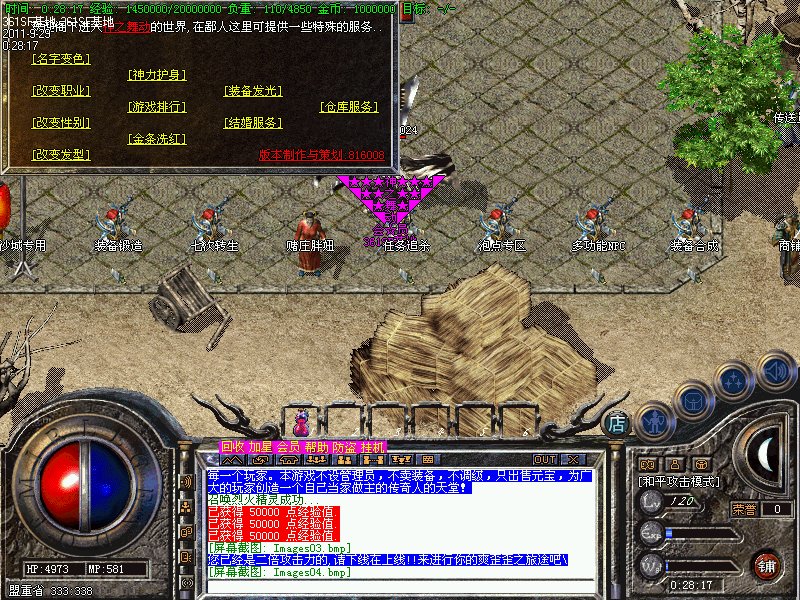Choose the 改变性别 gender change option
800x600 pixels.
point(61,123)
